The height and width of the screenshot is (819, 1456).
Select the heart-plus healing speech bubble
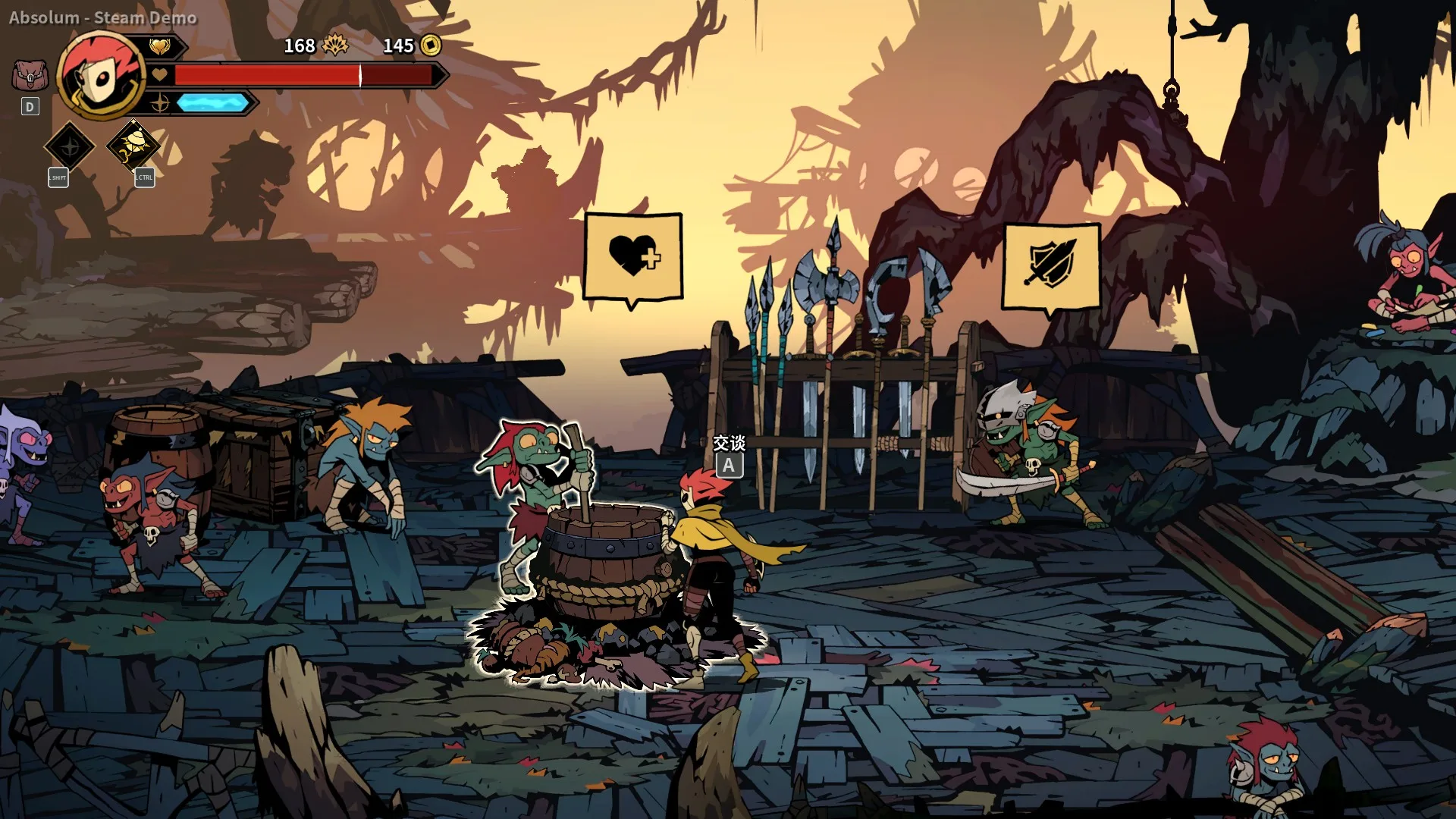click(633, 256)
